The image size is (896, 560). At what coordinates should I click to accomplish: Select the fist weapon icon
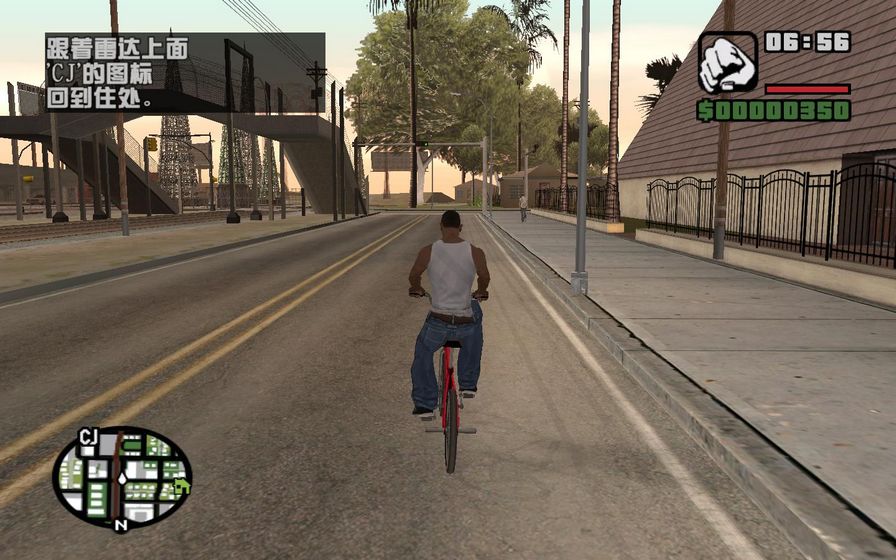727,61
